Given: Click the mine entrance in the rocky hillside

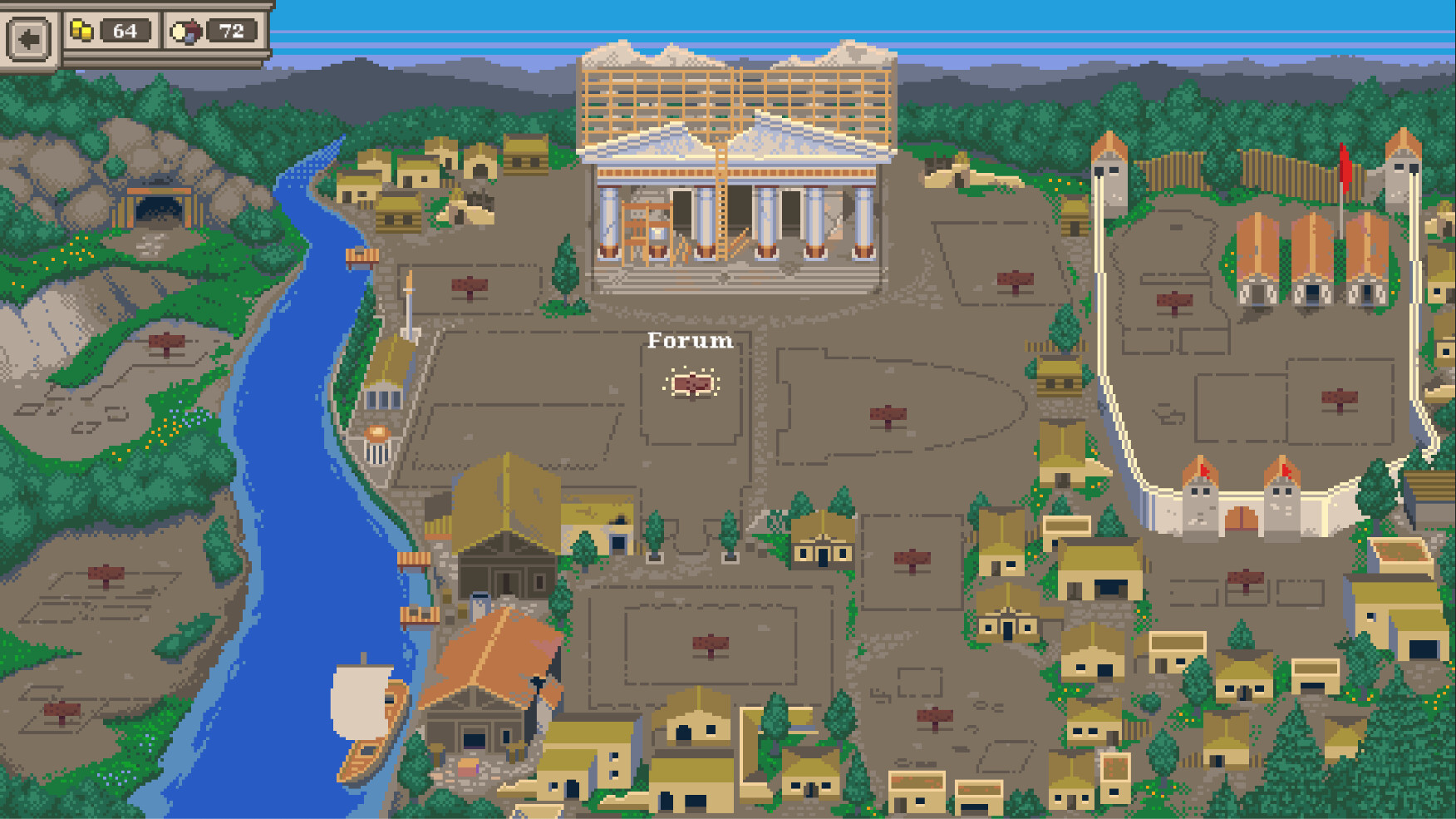Looking at the screenshot, I should pos(160,206).
